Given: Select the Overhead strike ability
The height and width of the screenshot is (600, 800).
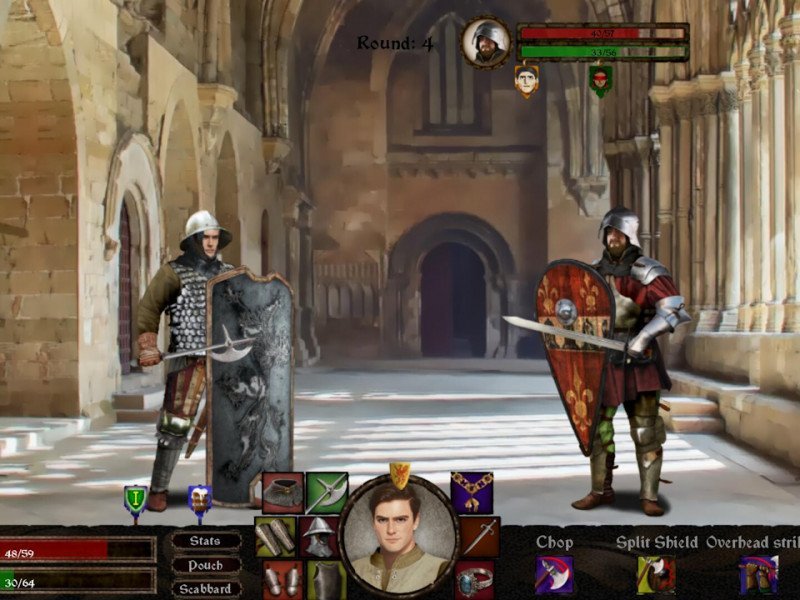Looking at the screenshot, I should point(758,575).
